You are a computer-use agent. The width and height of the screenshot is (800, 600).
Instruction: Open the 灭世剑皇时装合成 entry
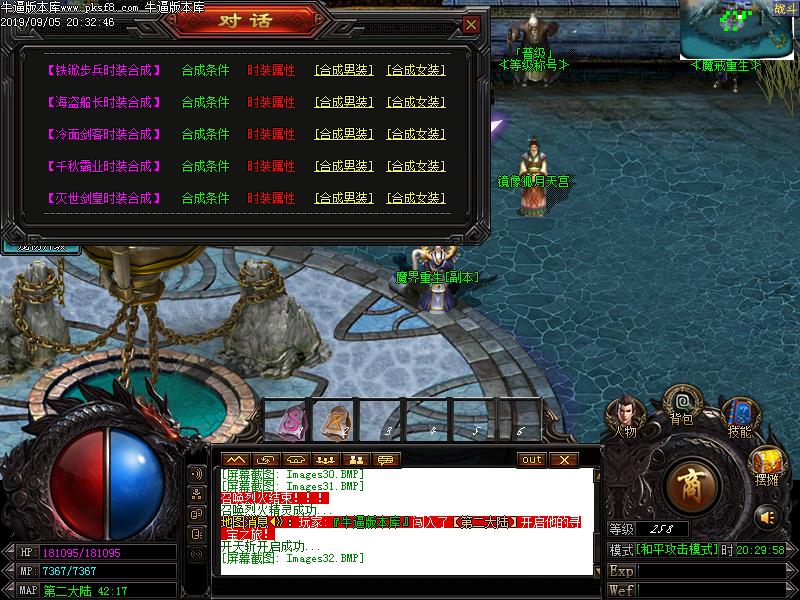click(x=104, y=198)
